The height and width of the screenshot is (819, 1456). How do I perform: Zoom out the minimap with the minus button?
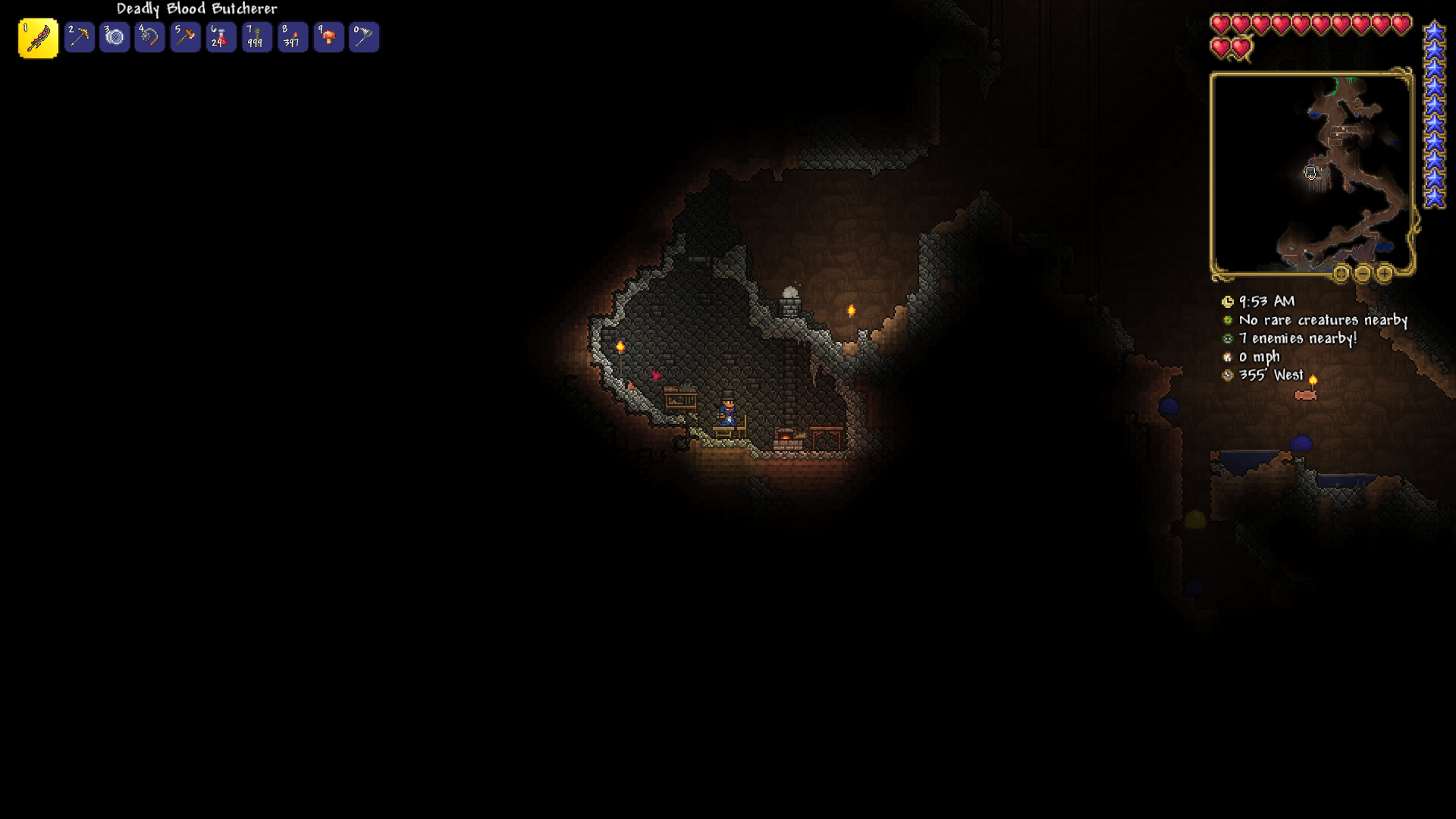point(1363,273)
